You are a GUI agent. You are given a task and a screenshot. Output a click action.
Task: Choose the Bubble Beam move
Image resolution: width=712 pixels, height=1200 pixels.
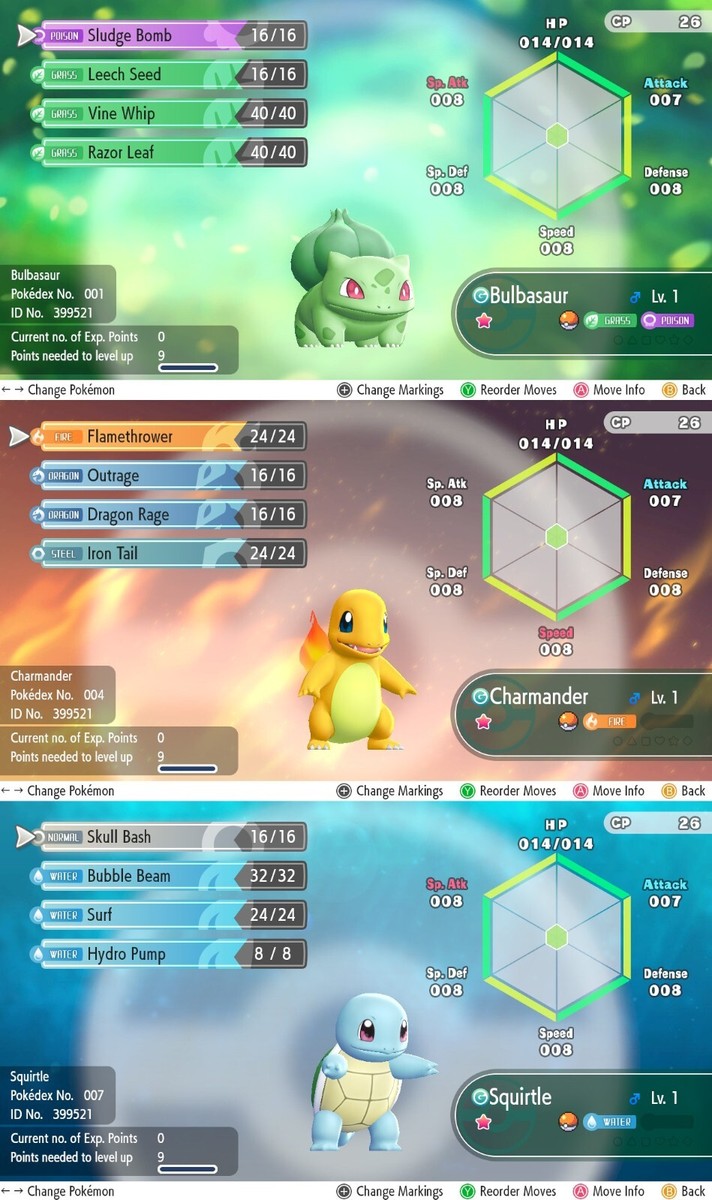[170, 875]
